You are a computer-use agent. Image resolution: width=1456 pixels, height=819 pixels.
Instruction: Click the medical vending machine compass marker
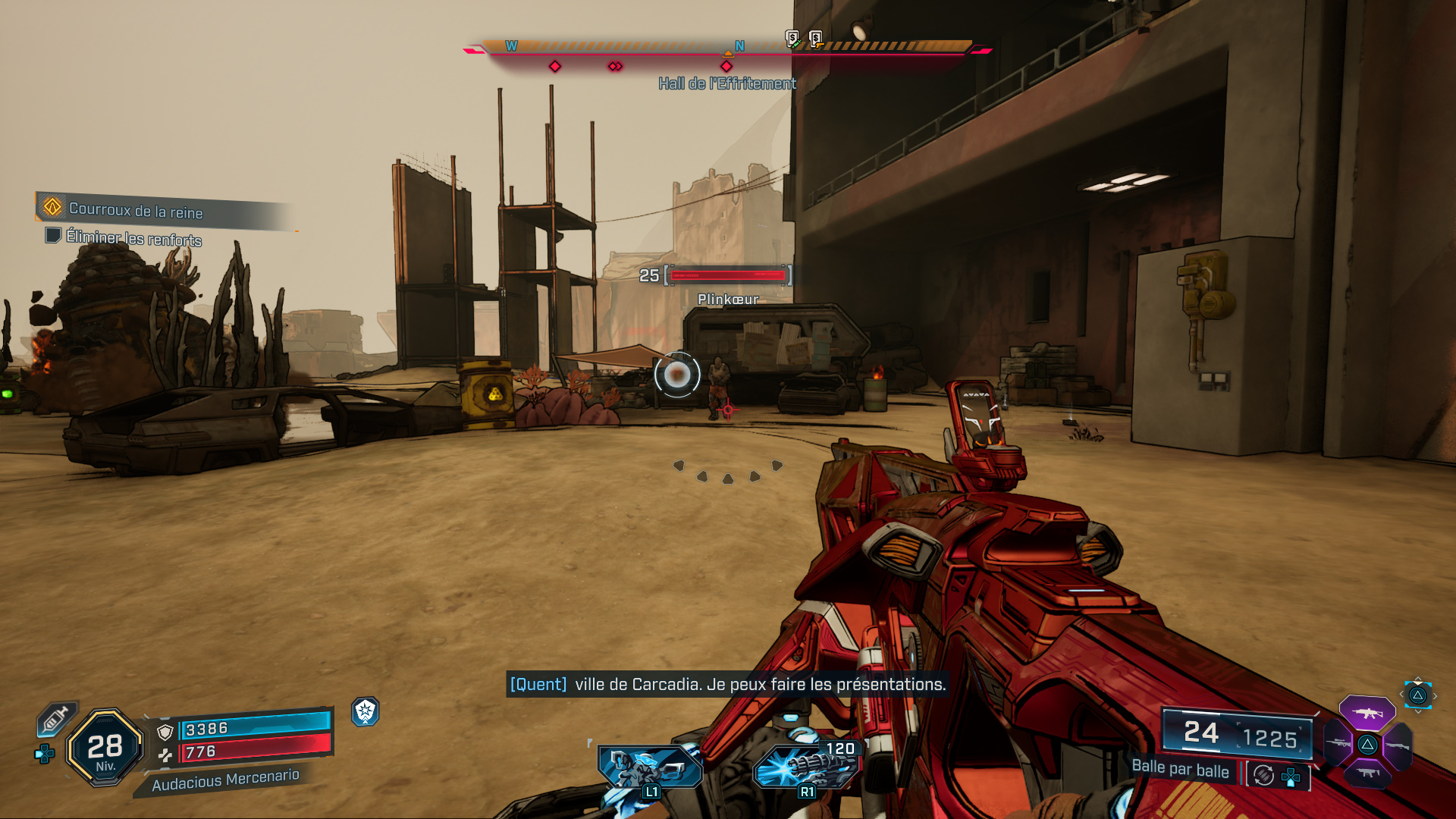792,39
